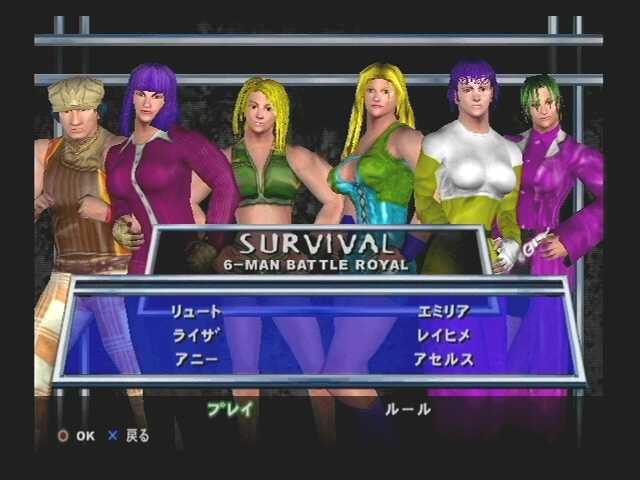Select the ライザ entry

[194, 335]
